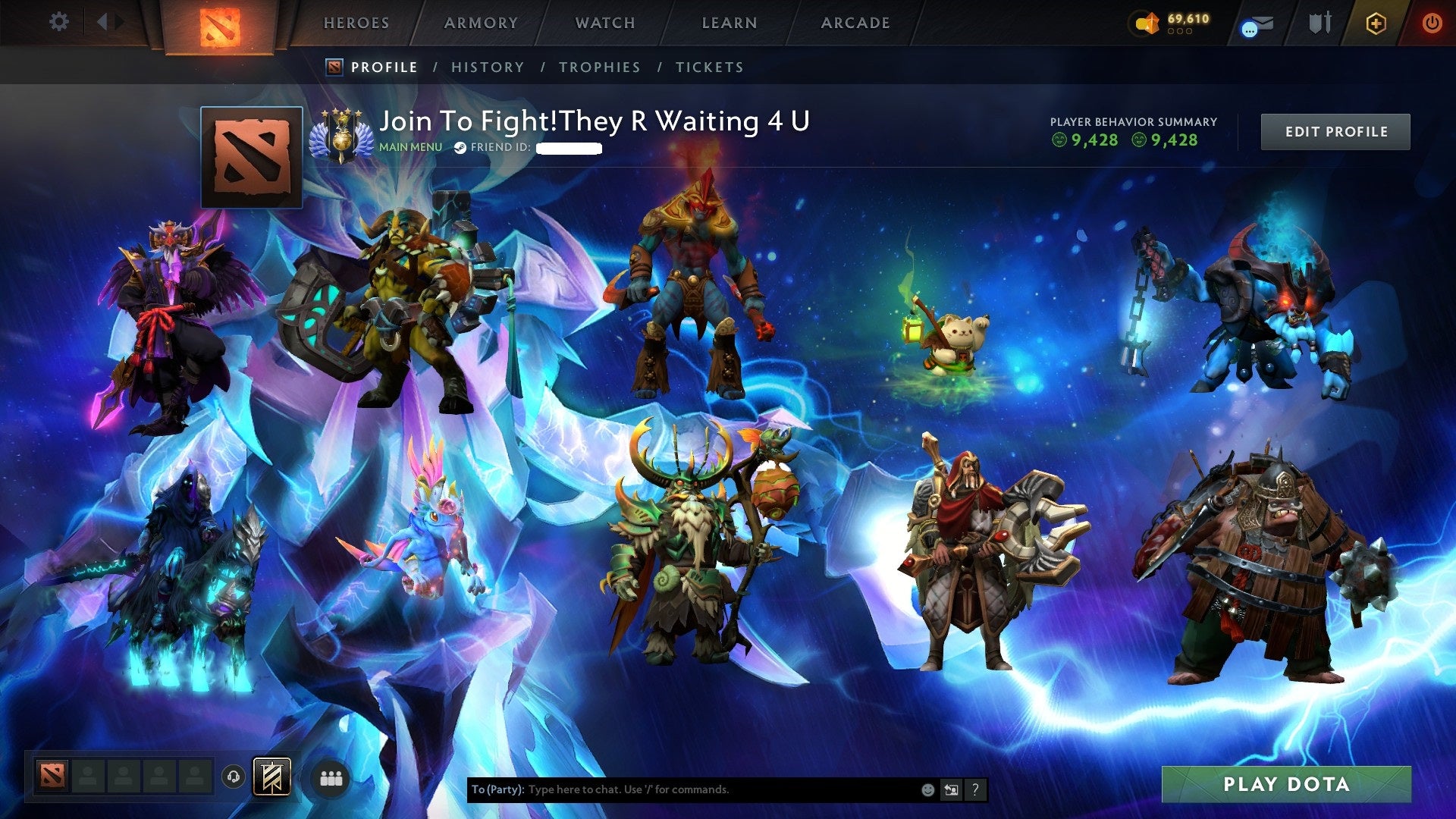Open the HISTORY tab
This screenshot has height=819, width=1456.
pyautogui.click(x=487, y=67)
